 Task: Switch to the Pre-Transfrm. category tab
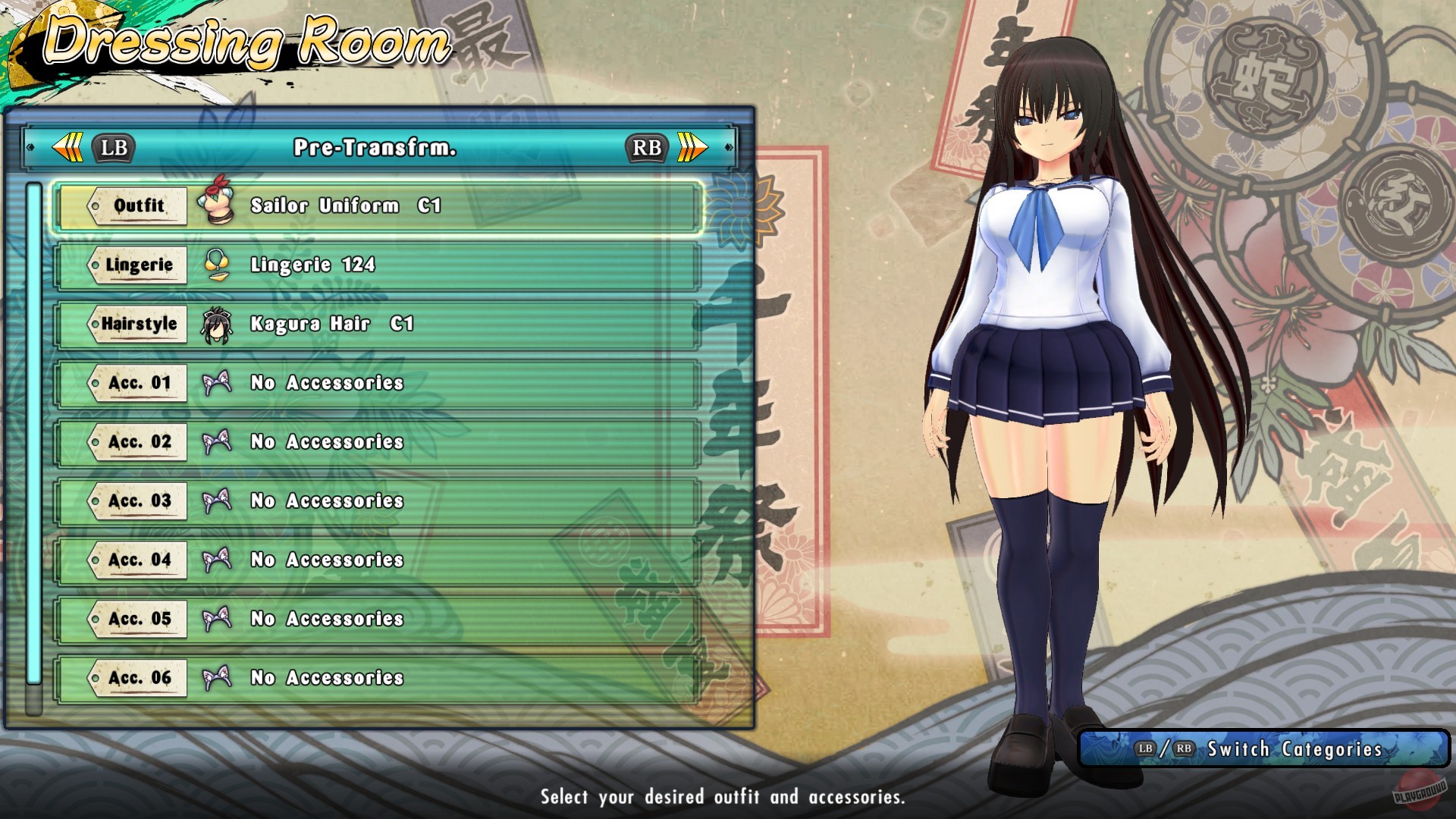click(377, 147)
